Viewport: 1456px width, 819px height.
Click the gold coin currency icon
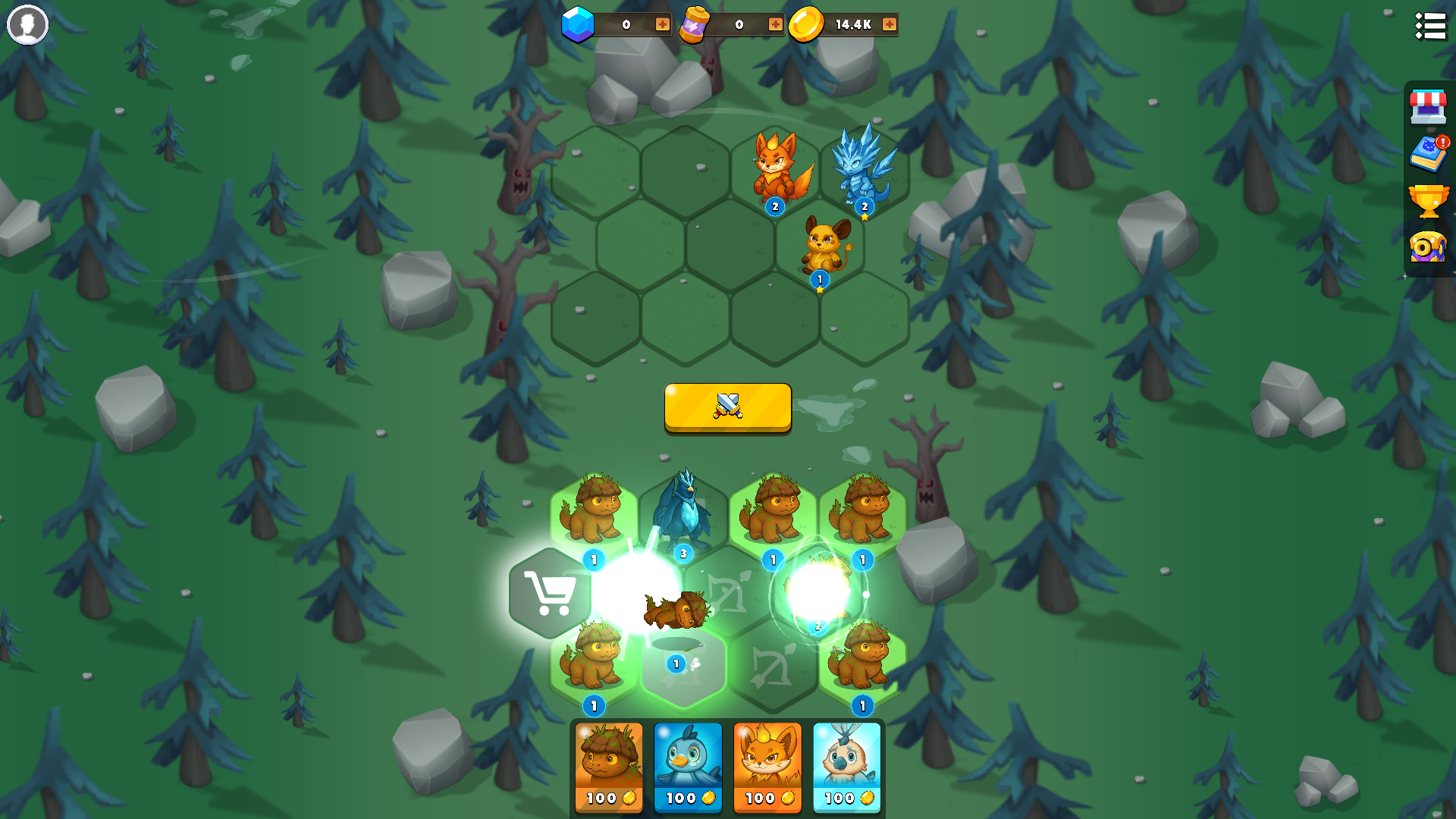click(x=805, y=24)
